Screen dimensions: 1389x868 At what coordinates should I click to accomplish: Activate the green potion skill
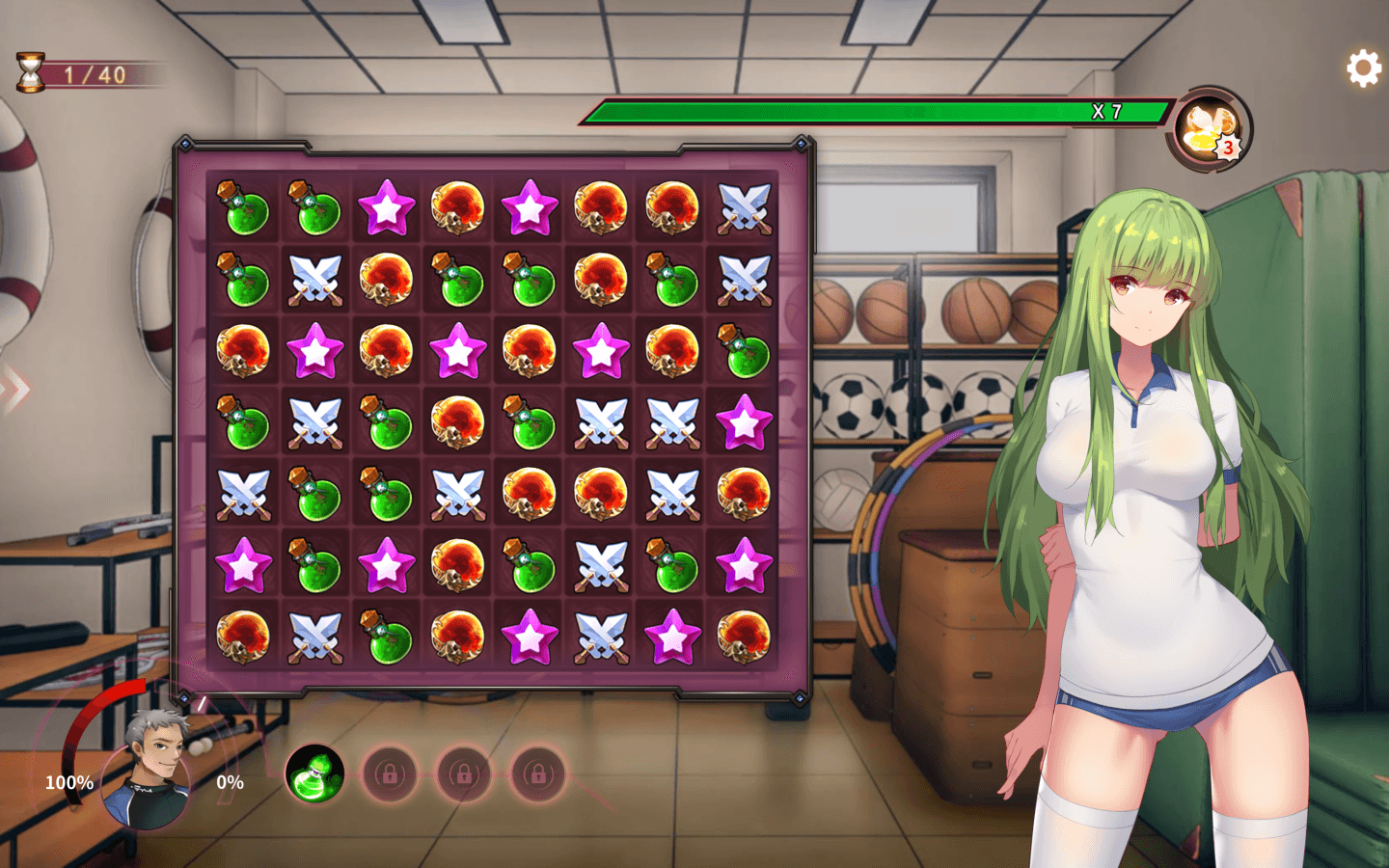click(314, 773)
